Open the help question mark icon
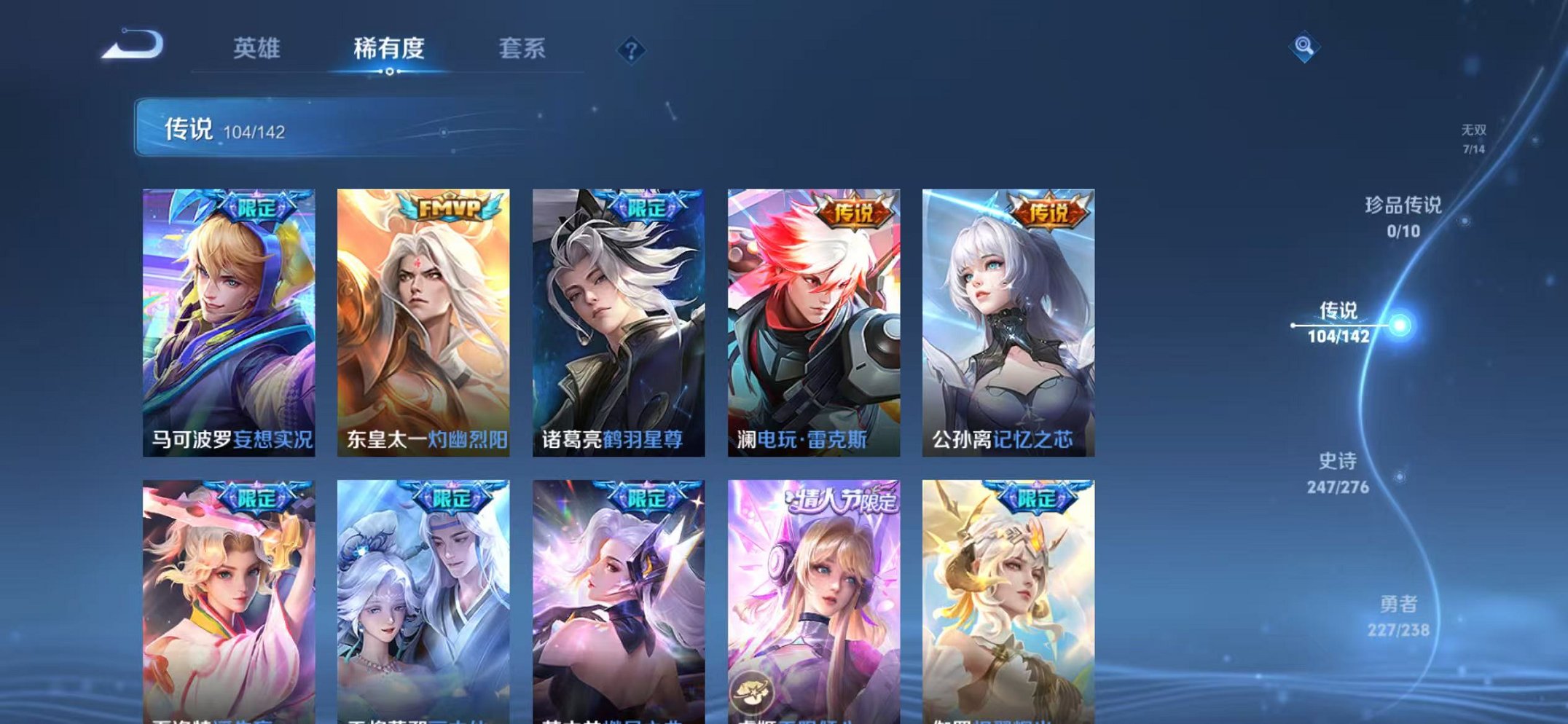The height and width of the screenshot is (724, 1568). [x=632, y=50]
